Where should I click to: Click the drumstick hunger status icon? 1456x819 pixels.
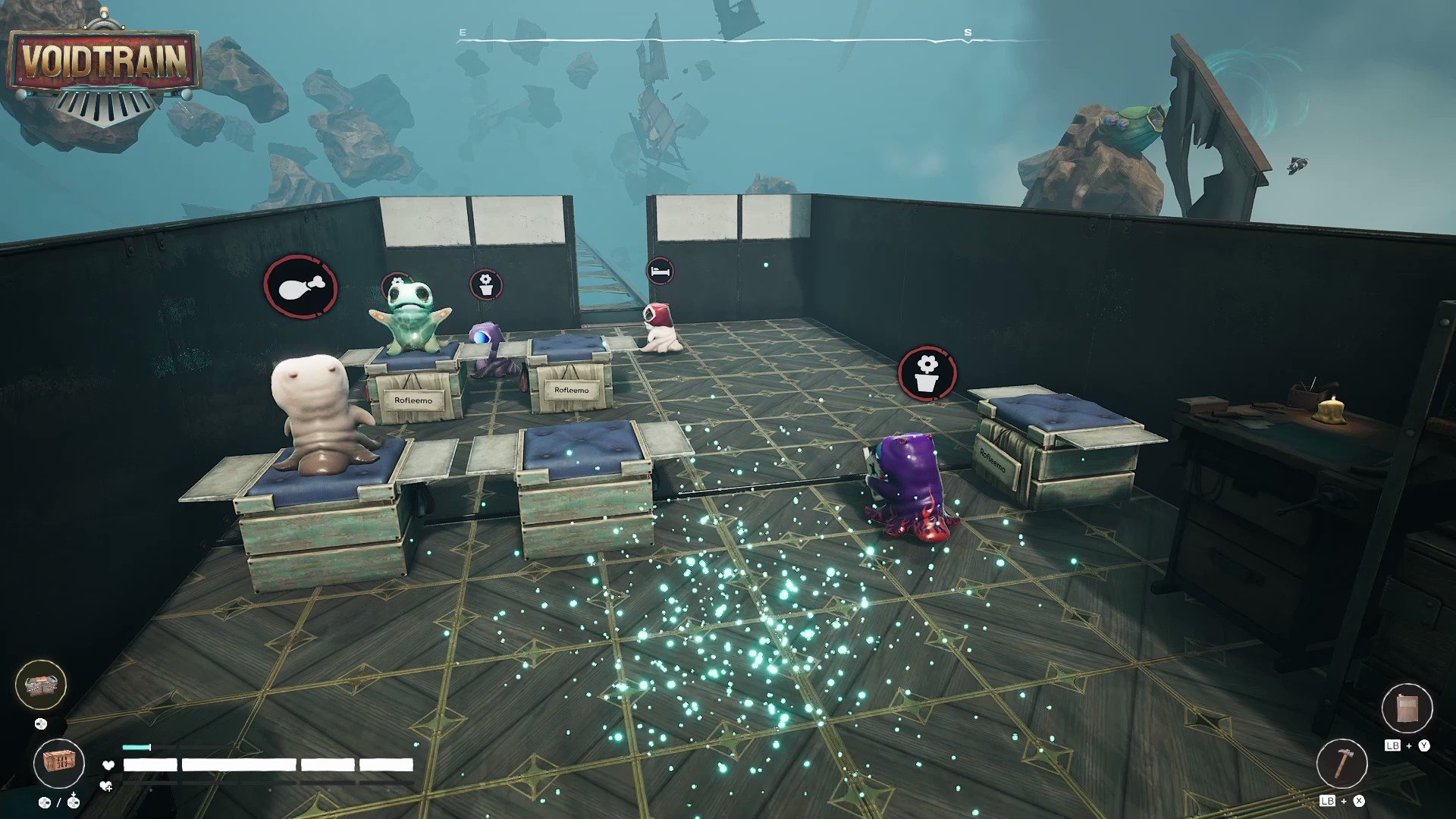tap(301, 287)
